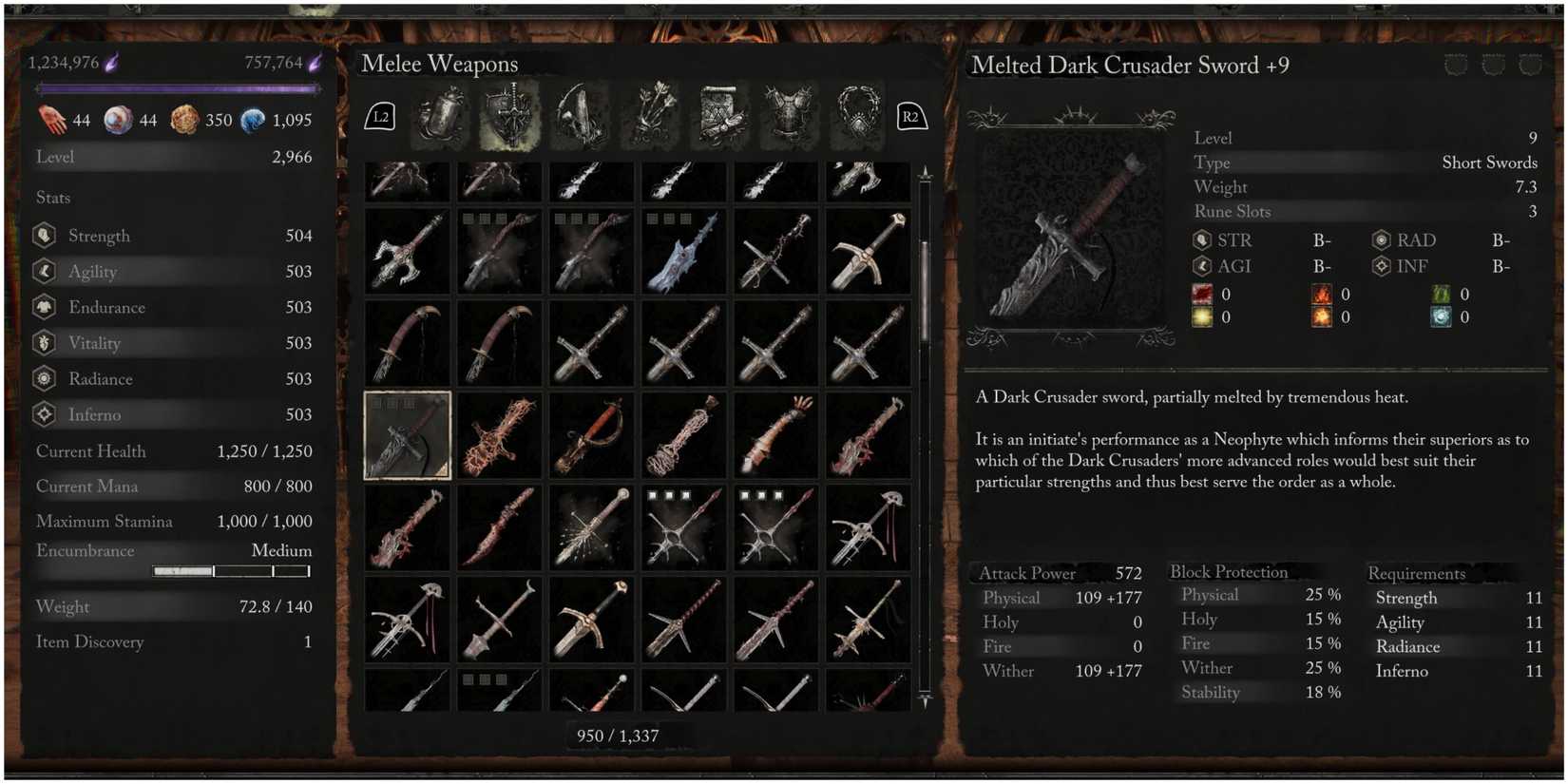This screenshot has height=784, width=1568.
Task: Click the AGI scaling icon on the weapon panel
Action: (1201, 267)
